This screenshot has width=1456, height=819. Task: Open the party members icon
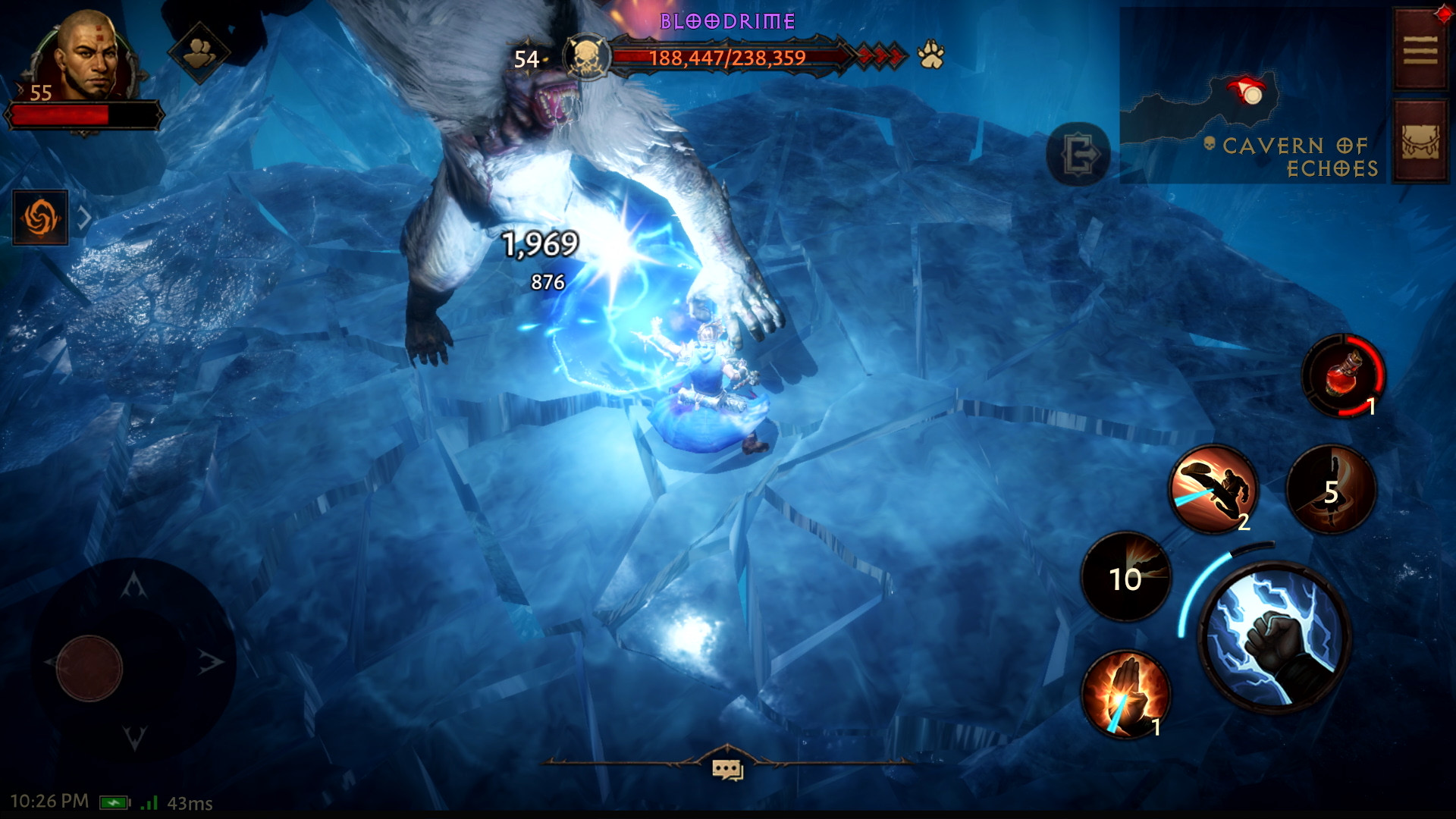coord(199,52)
